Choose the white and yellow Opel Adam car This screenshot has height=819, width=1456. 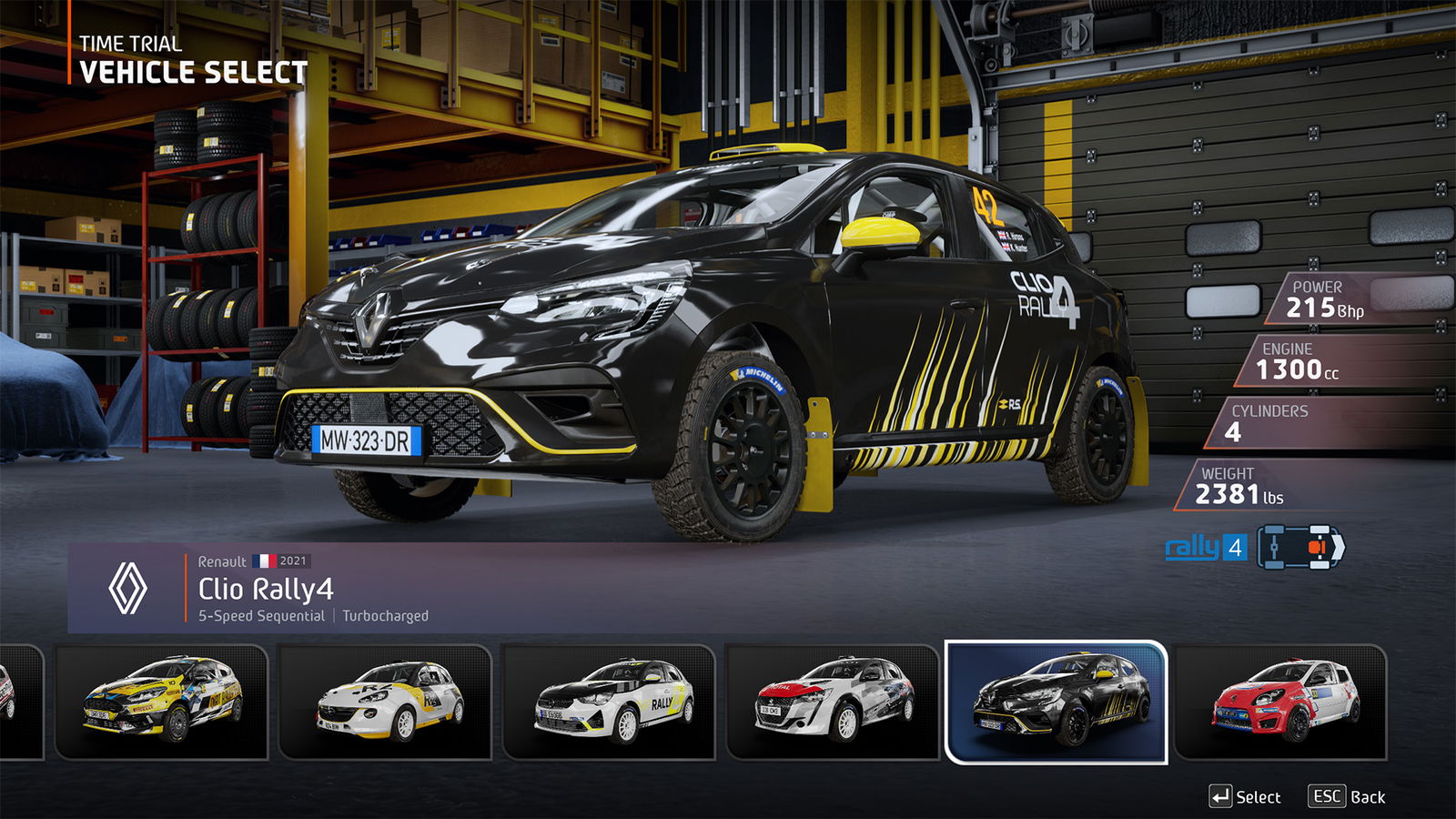pyautogui.click(x=385, y=701)
